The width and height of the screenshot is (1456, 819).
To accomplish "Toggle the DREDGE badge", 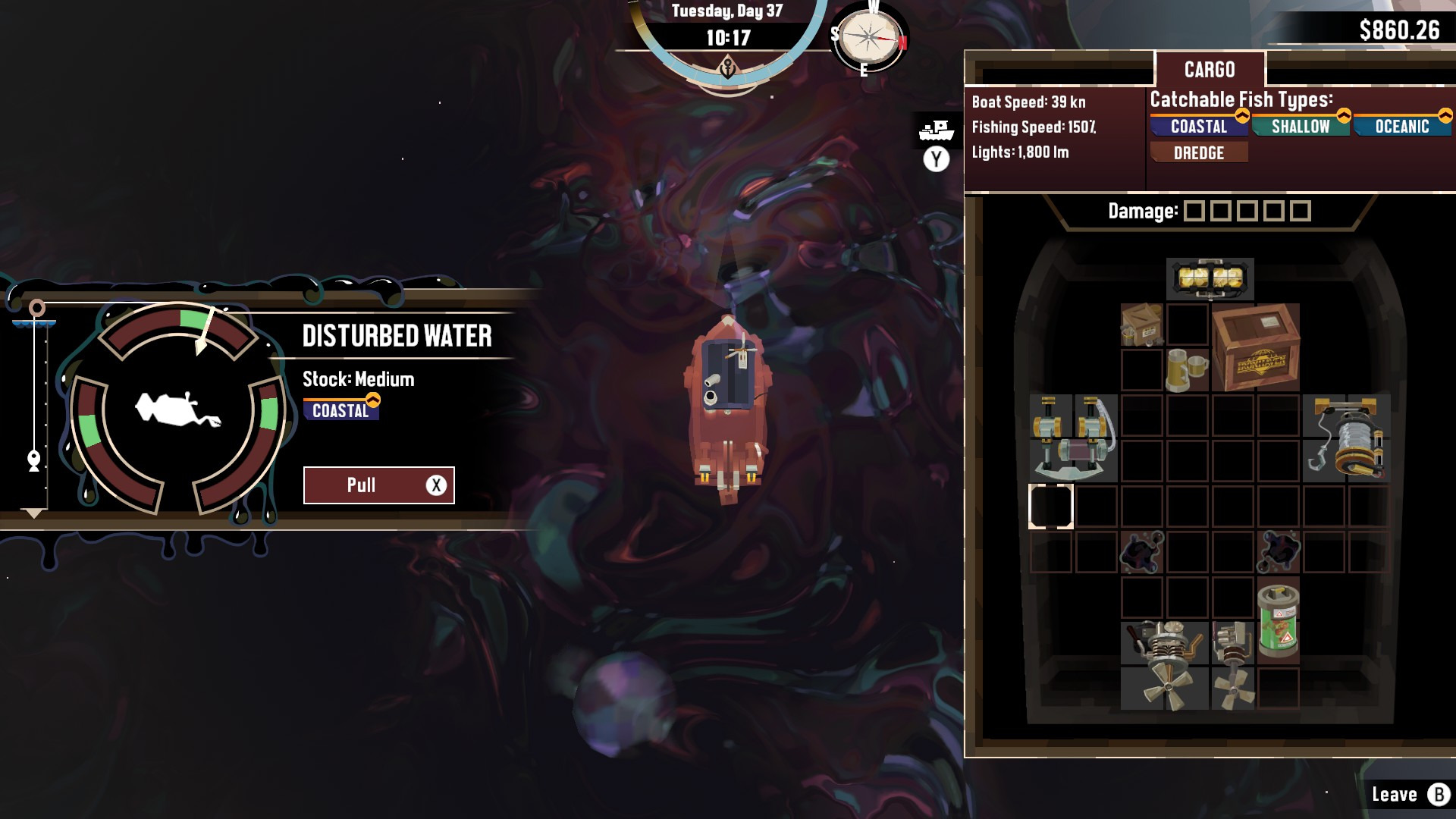I will [x=1198, y=153].
